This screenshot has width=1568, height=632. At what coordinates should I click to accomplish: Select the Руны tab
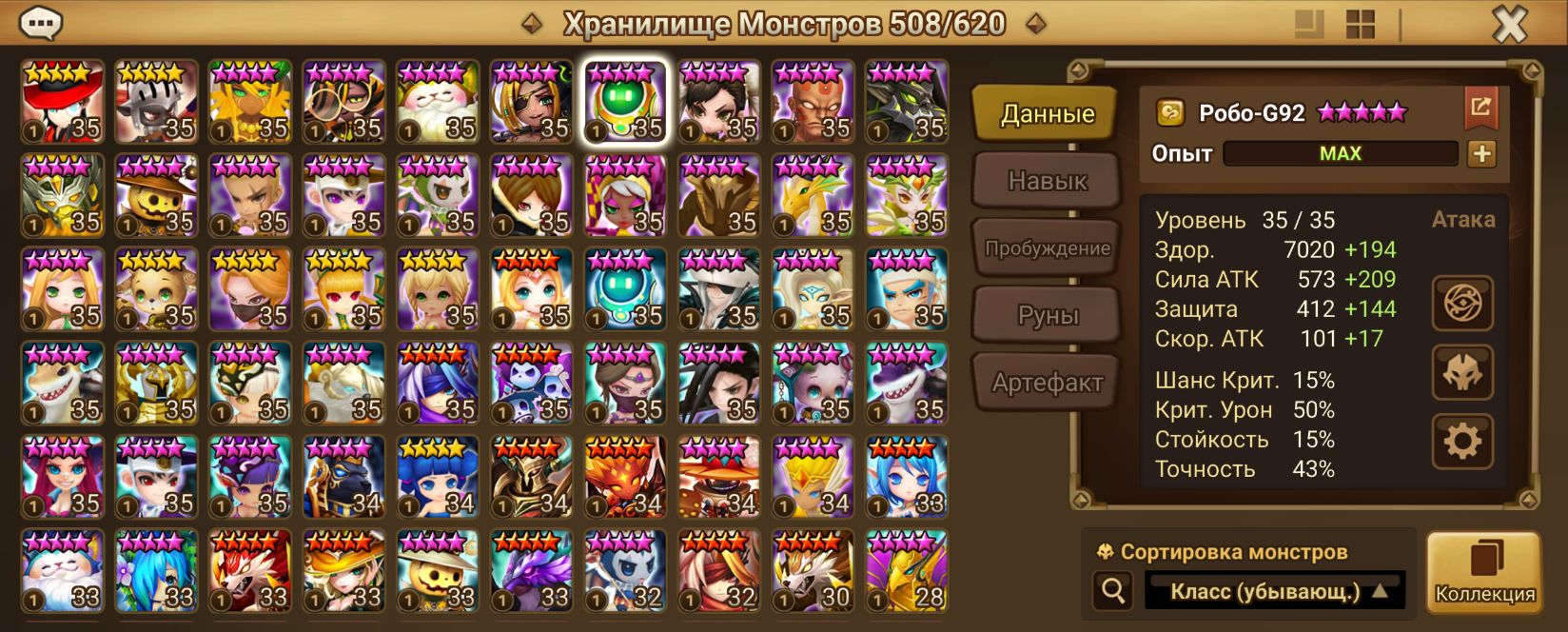coord(1047,315)
